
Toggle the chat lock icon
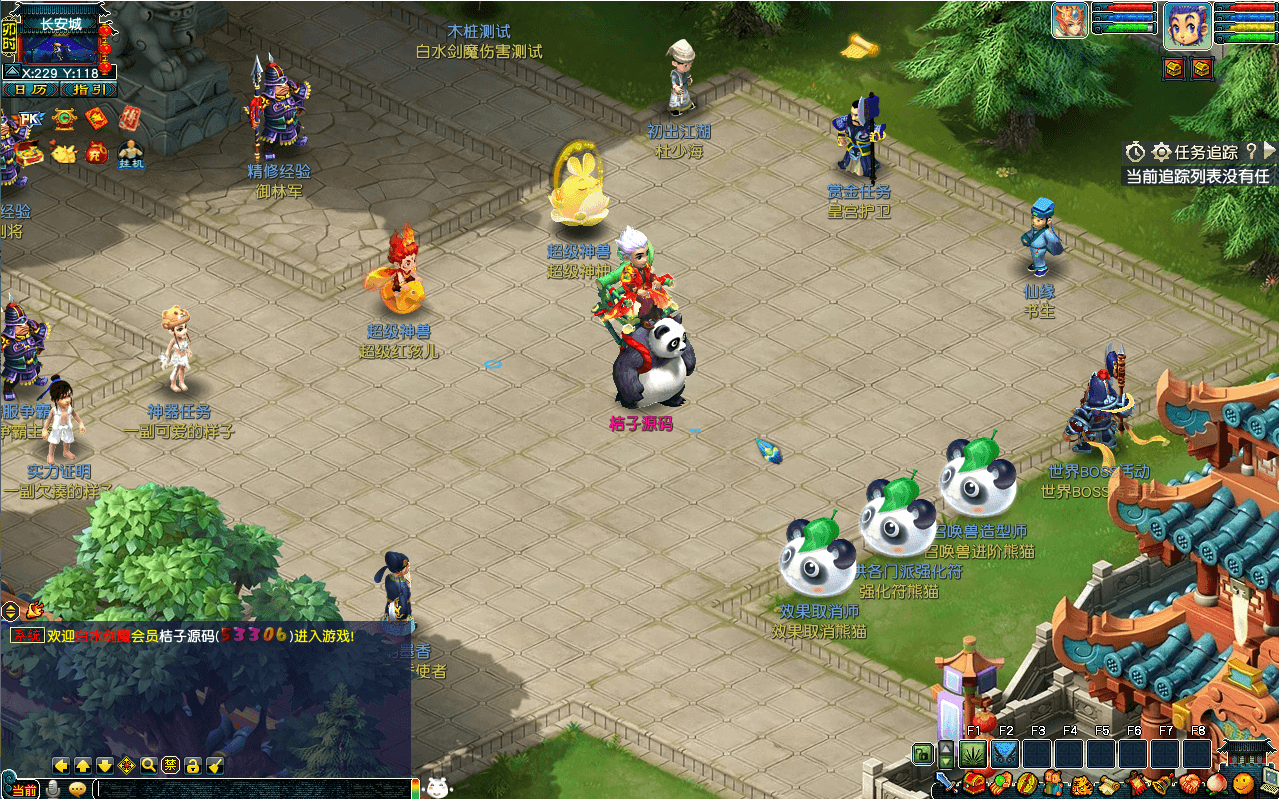click(193, 765)
